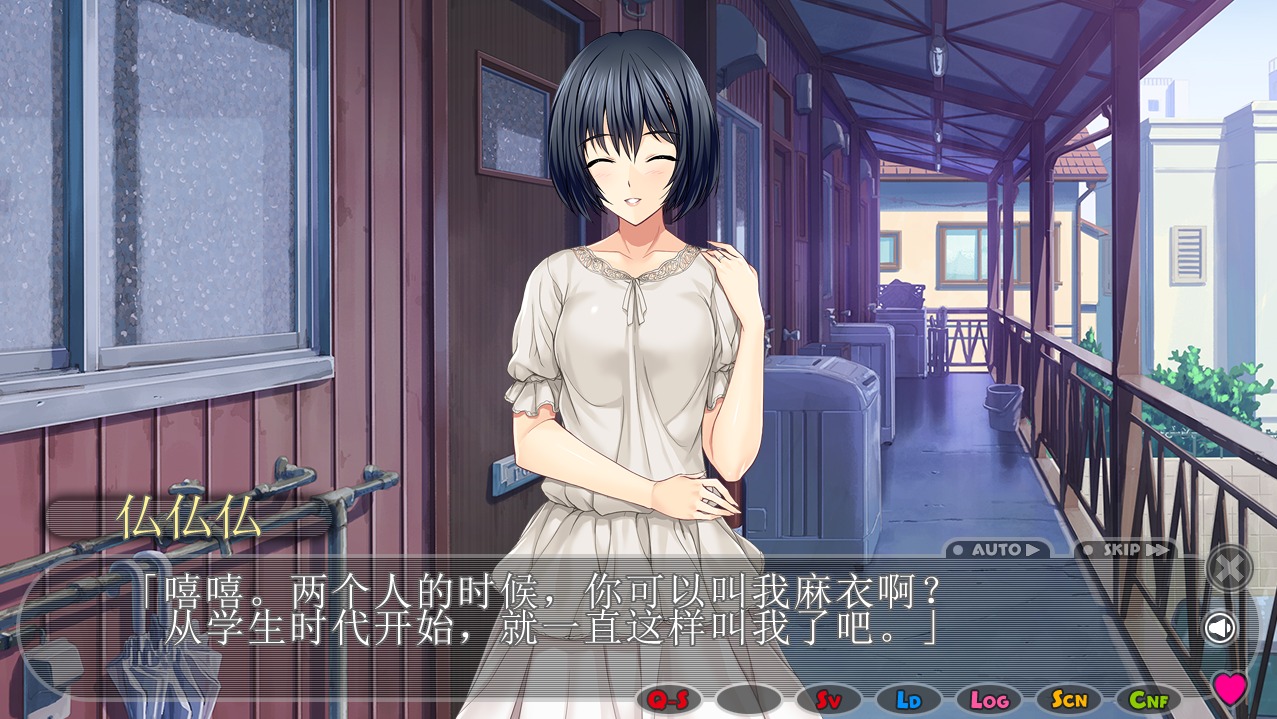Show the Log of past dialogue
Screen dimensions: 1277x719
pyautogui.click(x=988, y=699)
